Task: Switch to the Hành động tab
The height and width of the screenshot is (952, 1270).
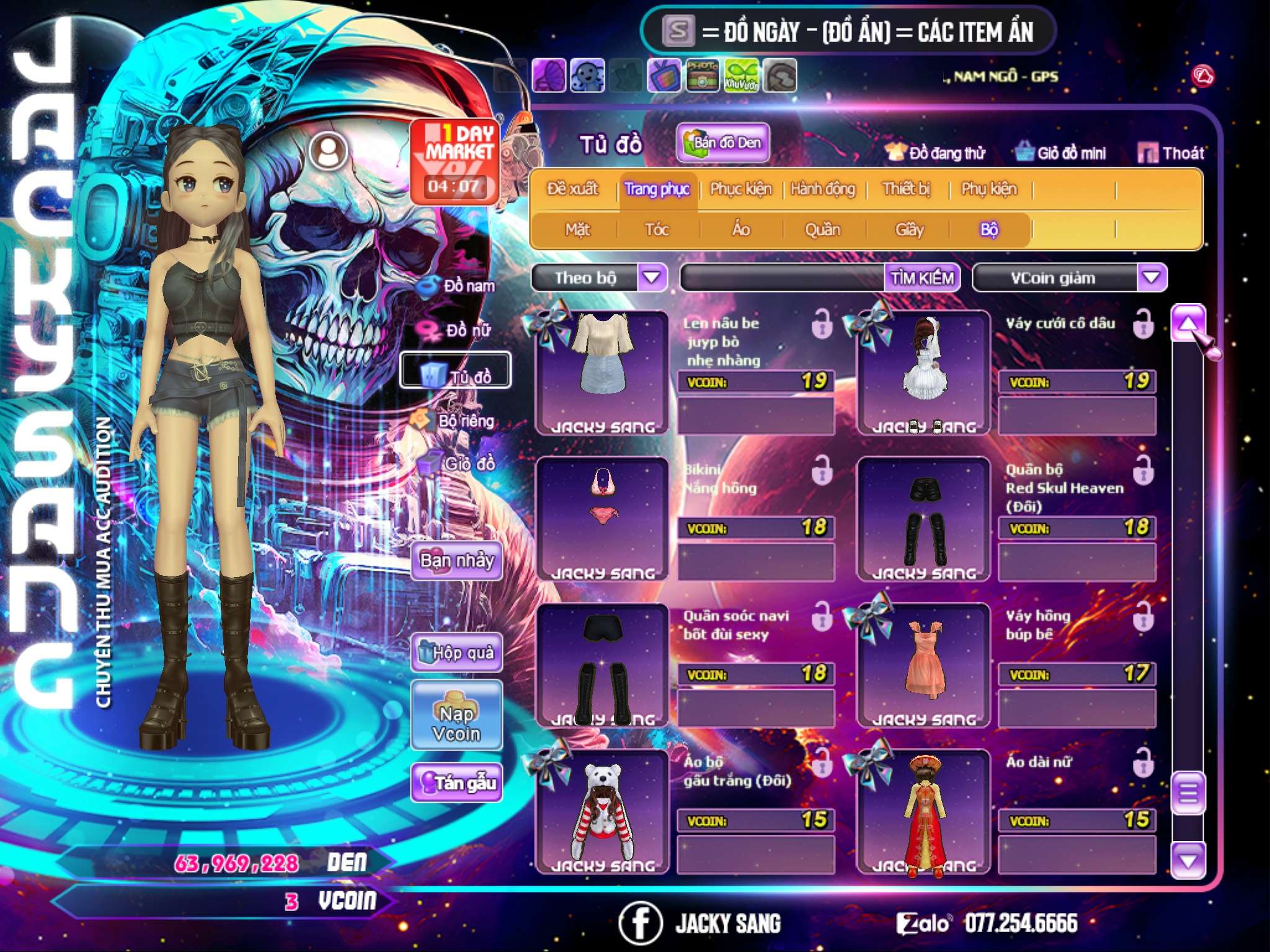Action: [x=823, y=189]
